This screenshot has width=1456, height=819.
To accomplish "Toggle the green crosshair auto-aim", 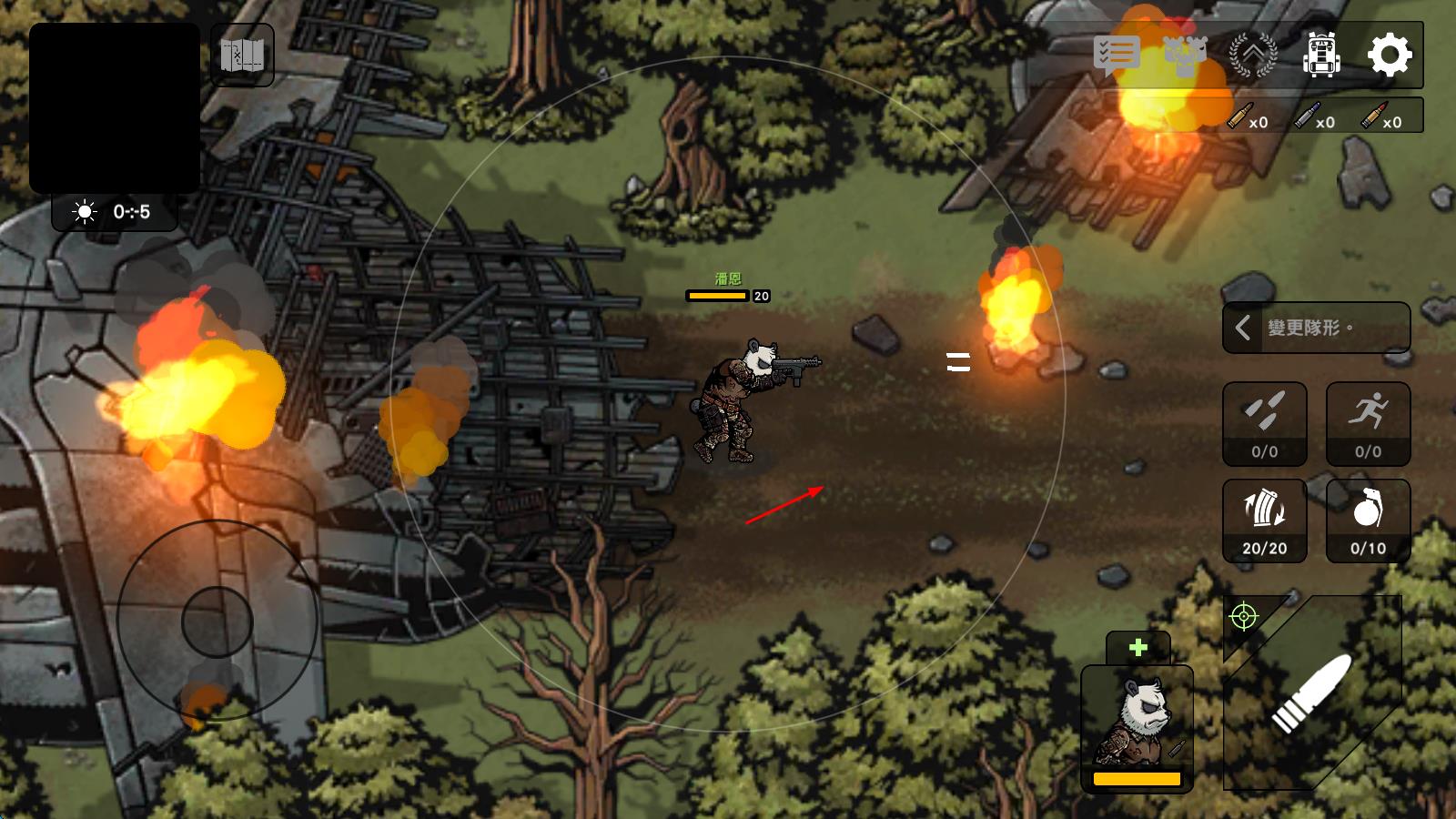I will click(1243, 617).
